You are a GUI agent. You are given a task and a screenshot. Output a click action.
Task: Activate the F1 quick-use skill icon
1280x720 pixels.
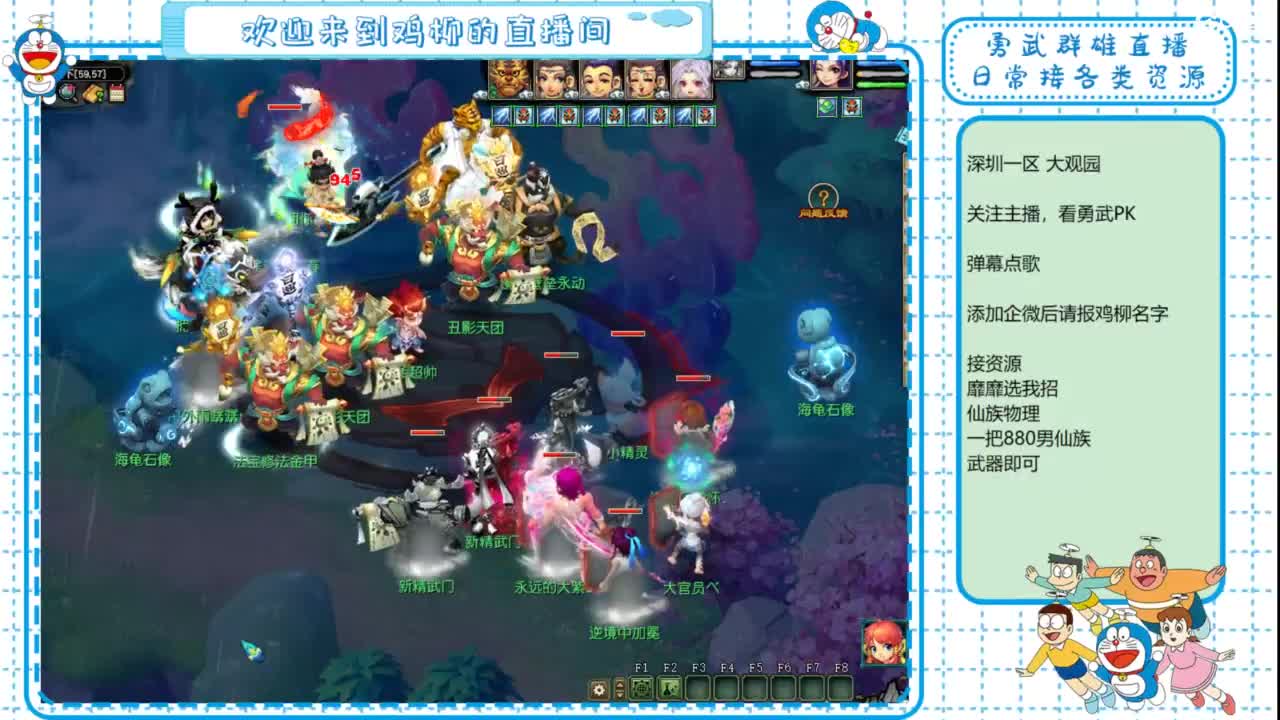643,687
